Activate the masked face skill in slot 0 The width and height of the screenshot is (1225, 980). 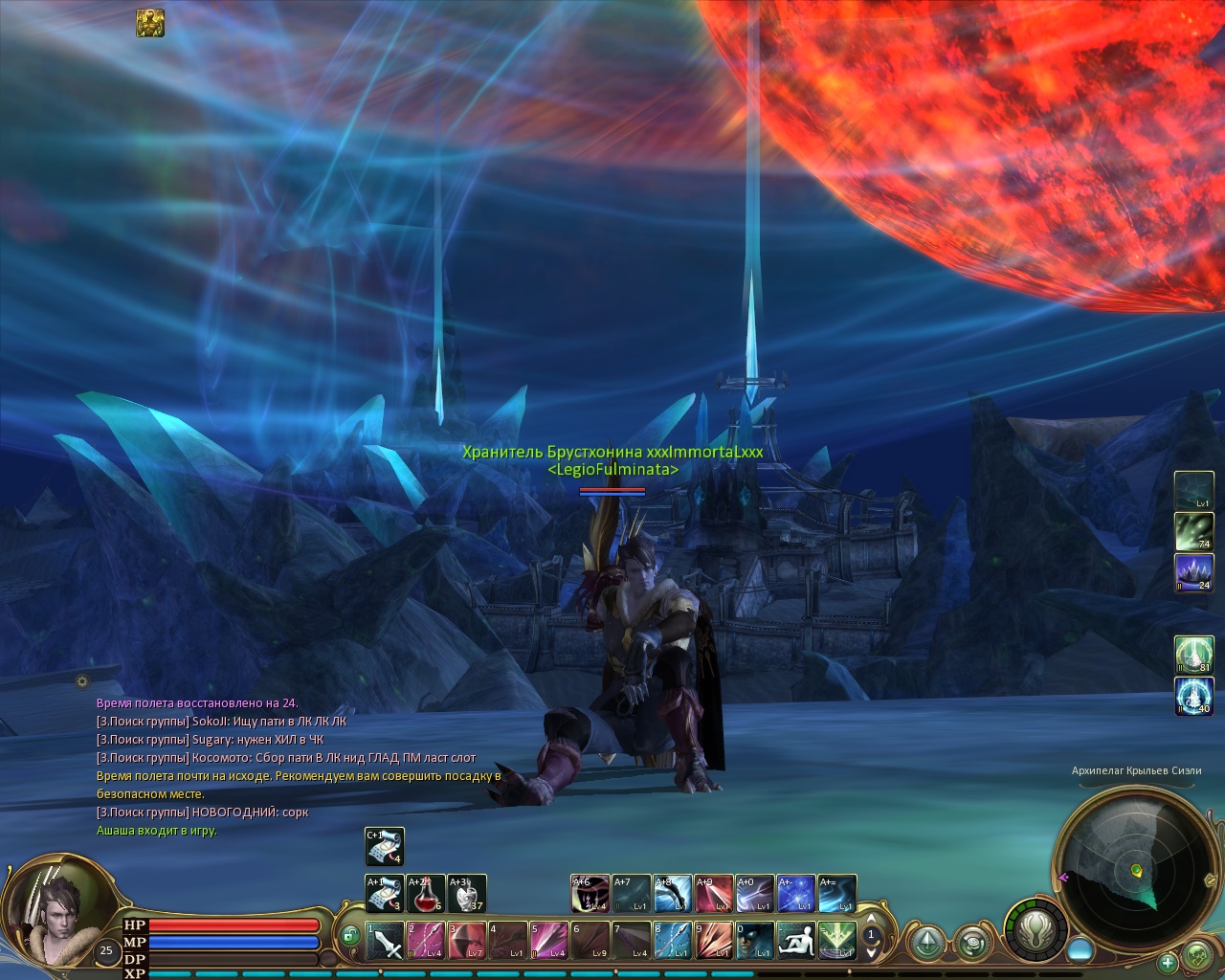tap(755, 941)
